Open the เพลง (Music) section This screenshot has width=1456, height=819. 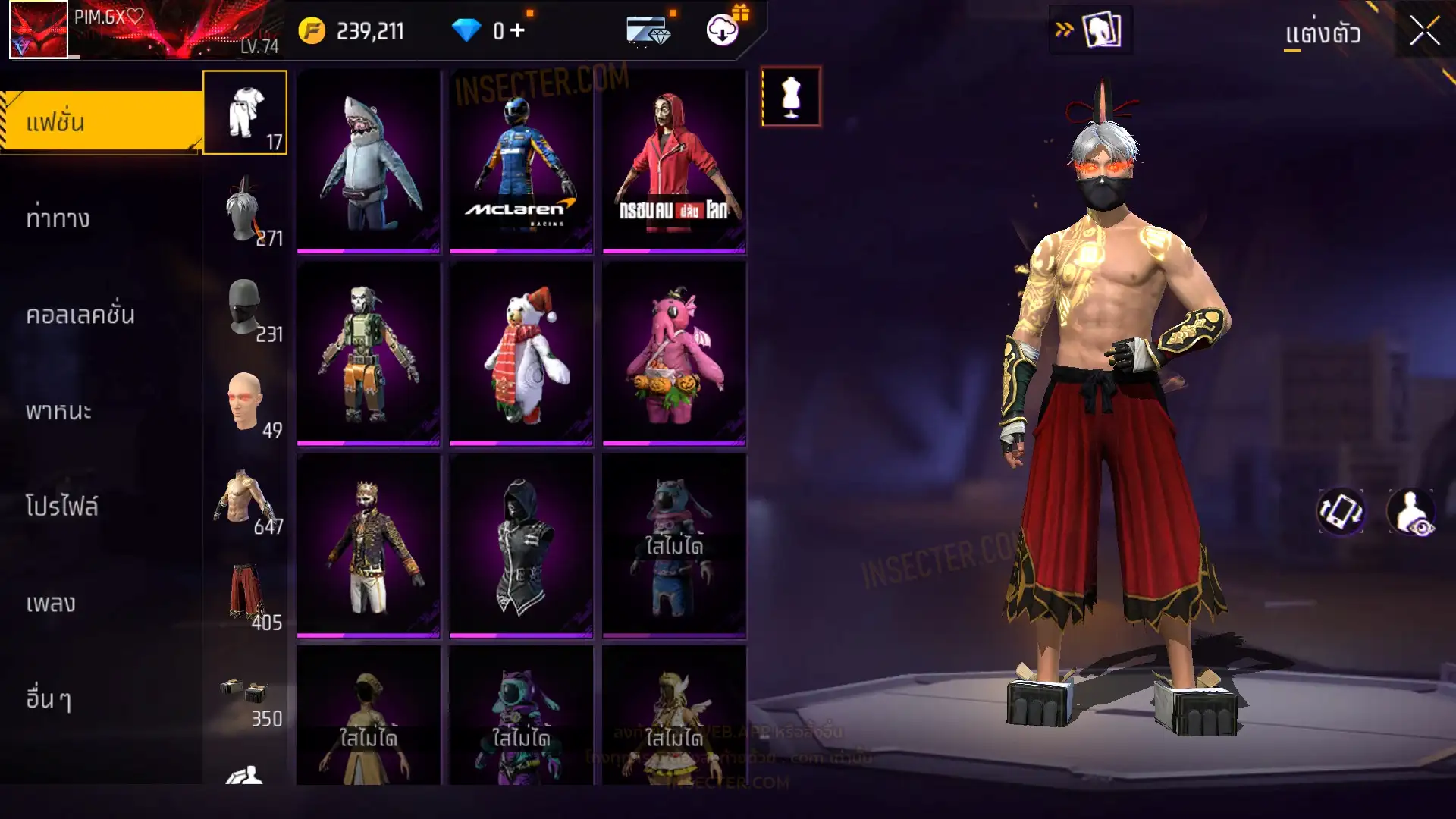point(51,604)
